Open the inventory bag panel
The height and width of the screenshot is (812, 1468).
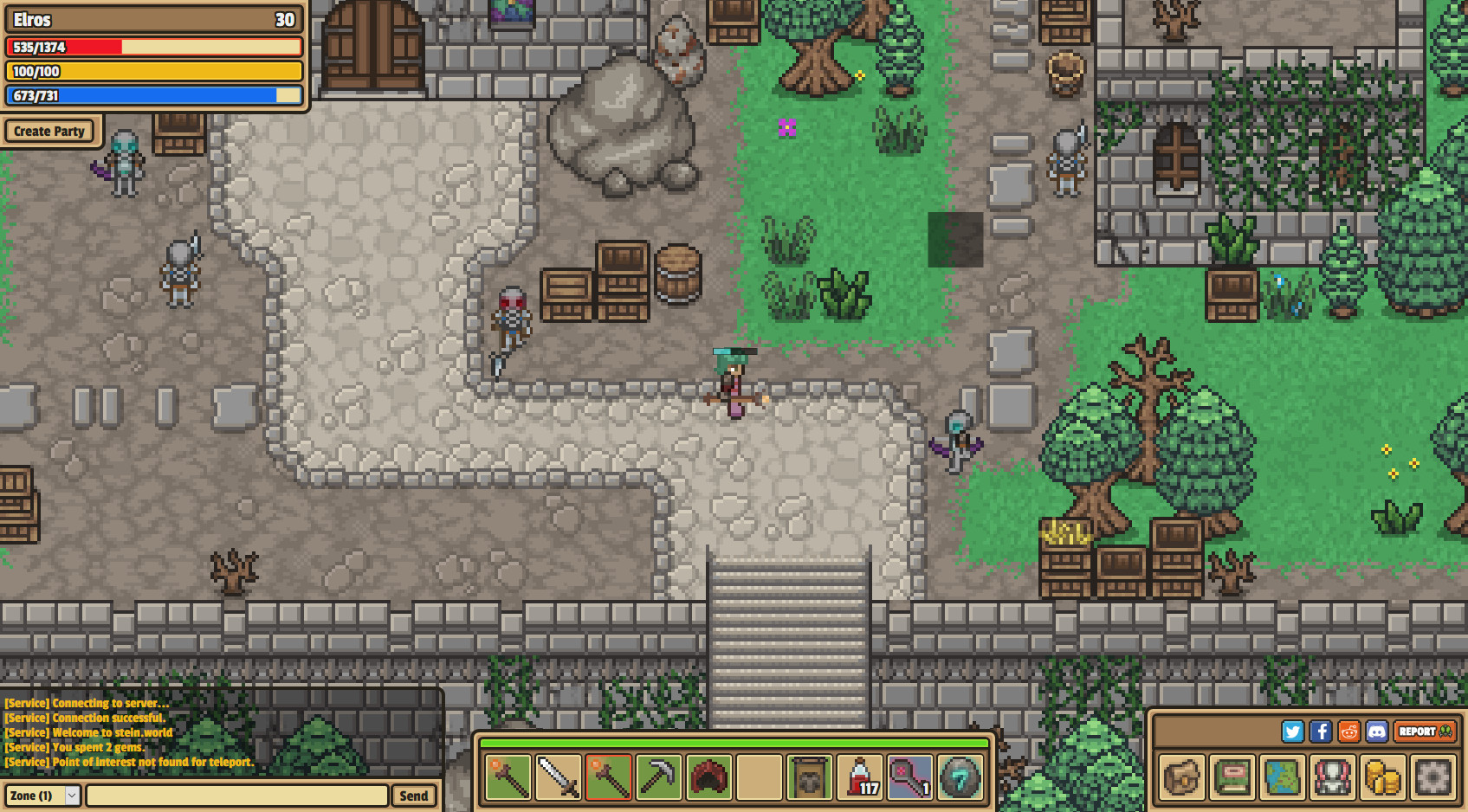[x=1182, y=777]
